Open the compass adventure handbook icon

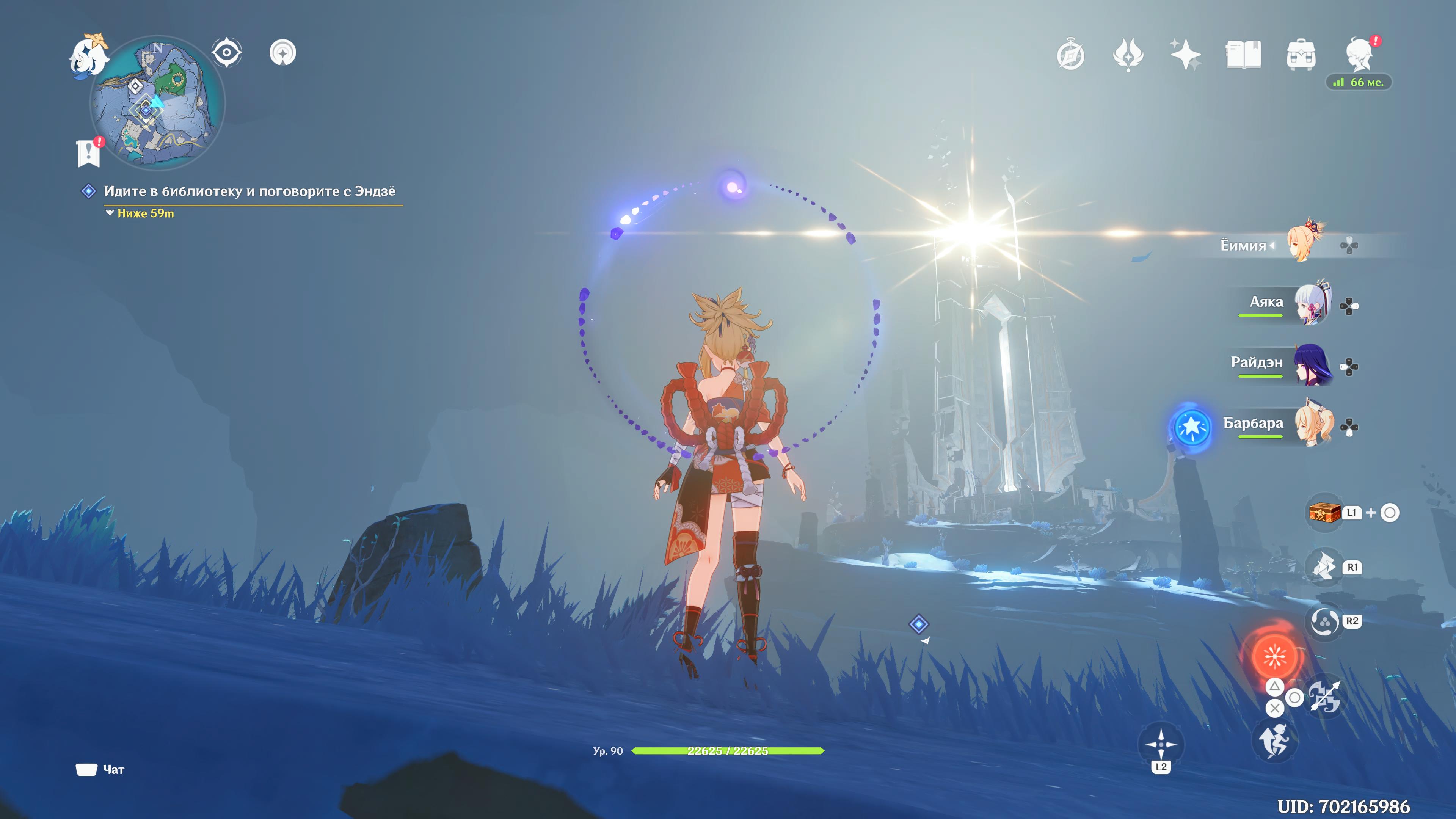pos(1070,55)
